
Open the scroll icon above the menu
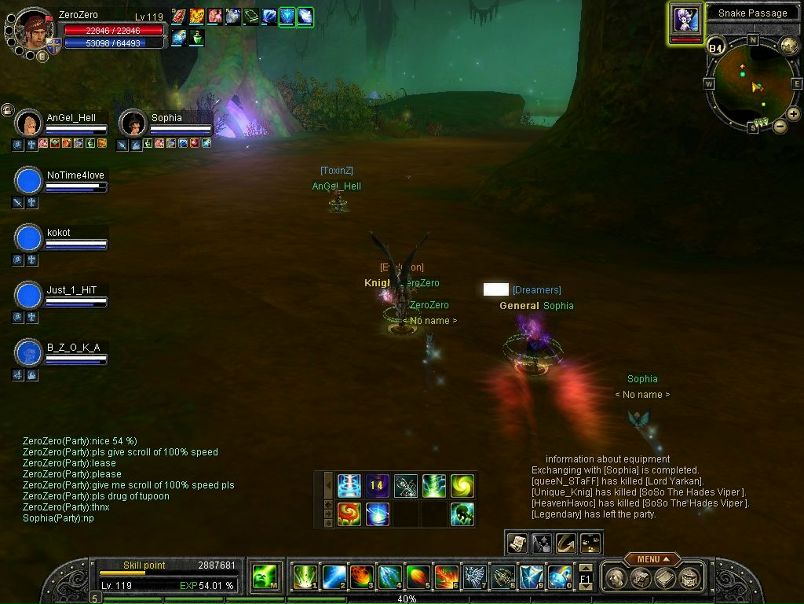click(518, 542)
